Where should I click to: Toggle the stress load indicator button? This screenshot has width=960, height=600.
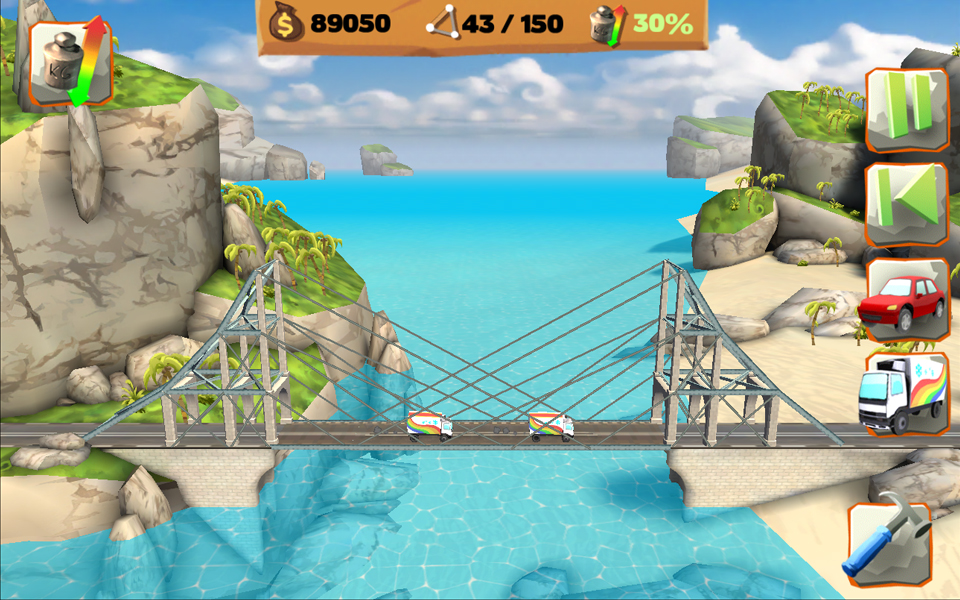(x=70, y=62)
